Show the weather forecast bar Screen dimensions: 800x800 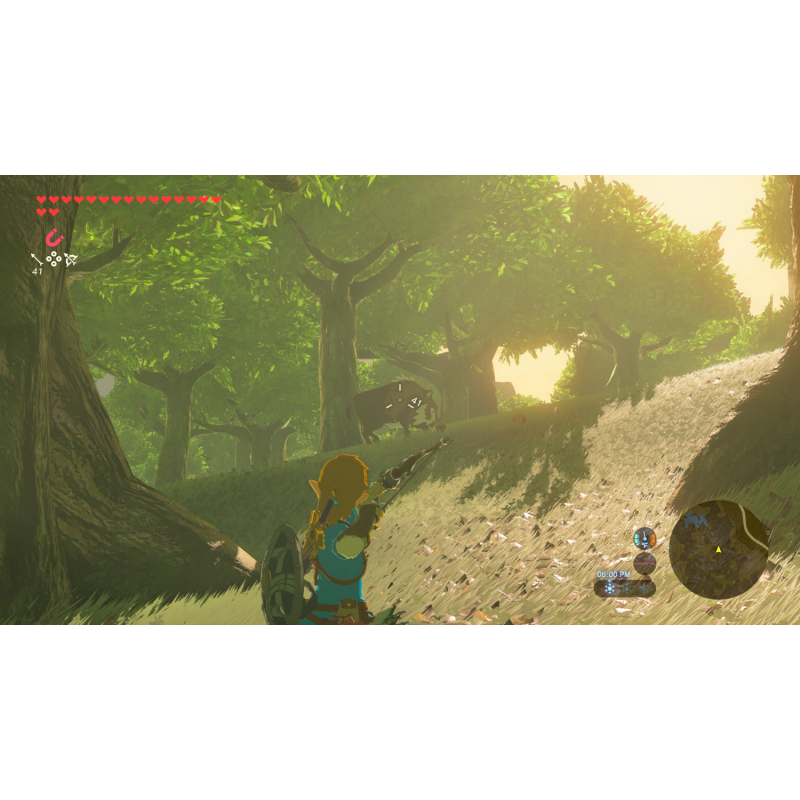(624, 588)
